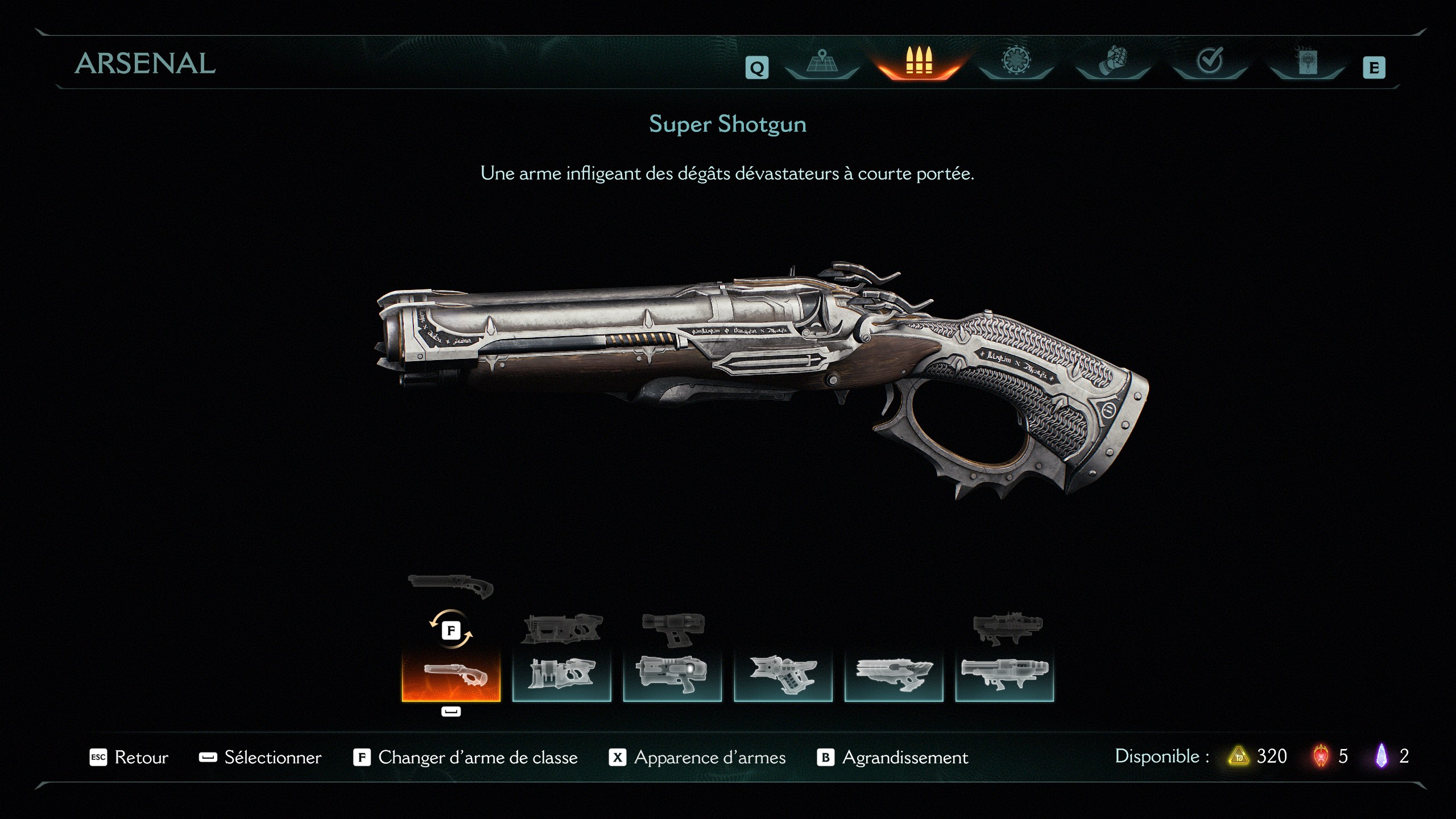Select the bullets Arsenal tab icon

[919, 63]
